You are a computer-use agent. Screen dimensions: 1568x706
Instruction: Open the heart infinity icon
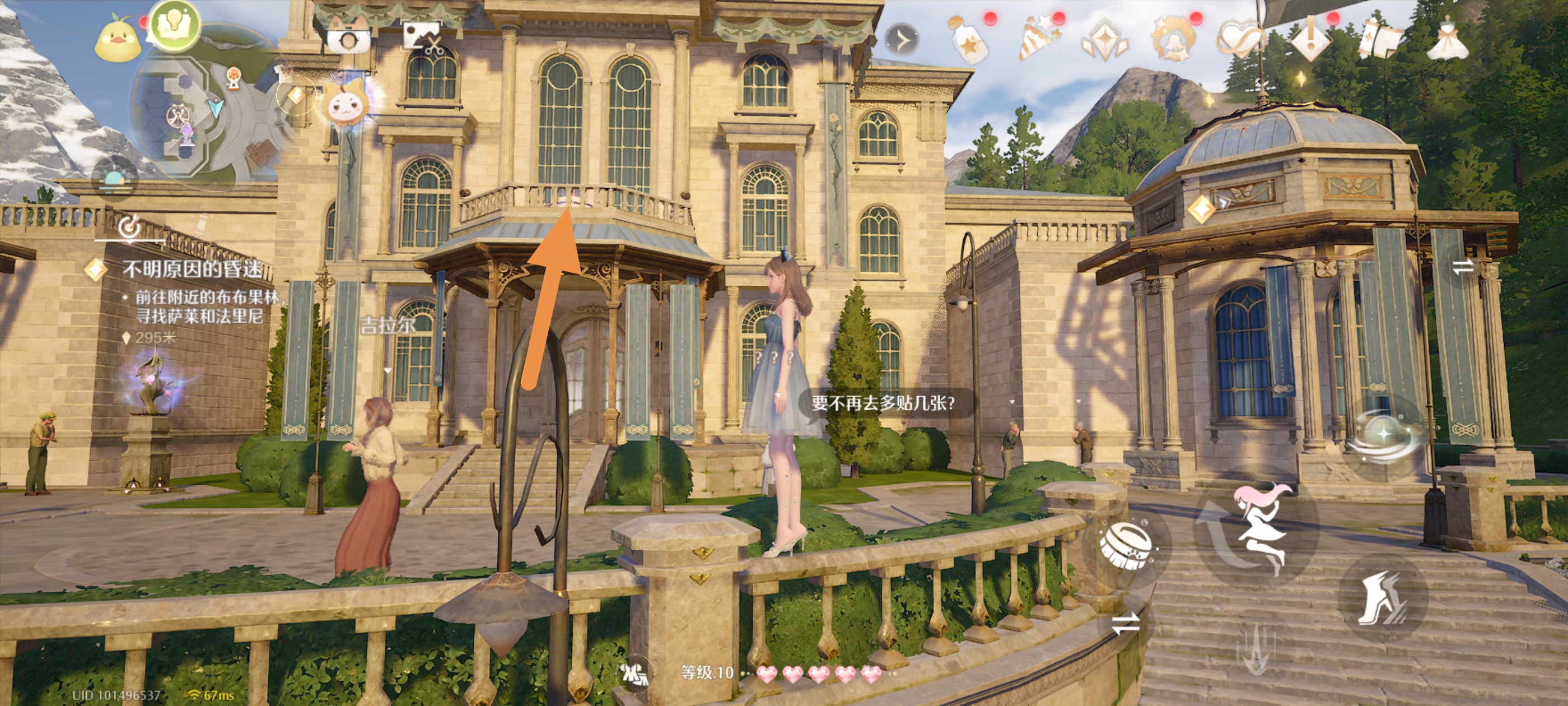(1239, 38)
